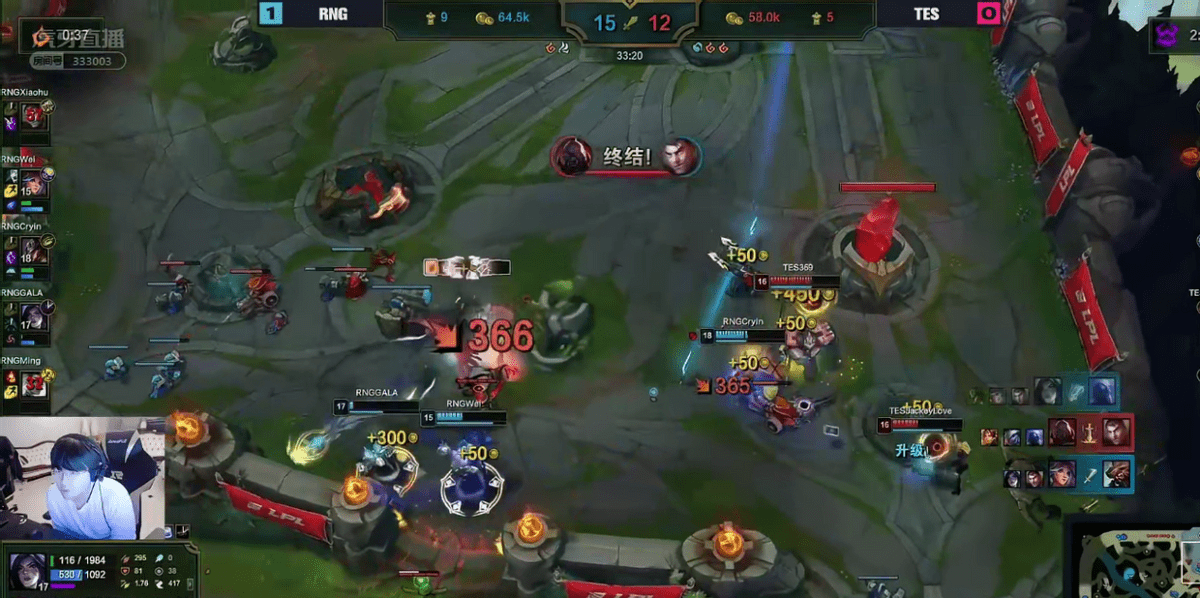Click the RNG team name in scoreboard
This screenshot has width=1200, height=598.
tap(333, 14)
